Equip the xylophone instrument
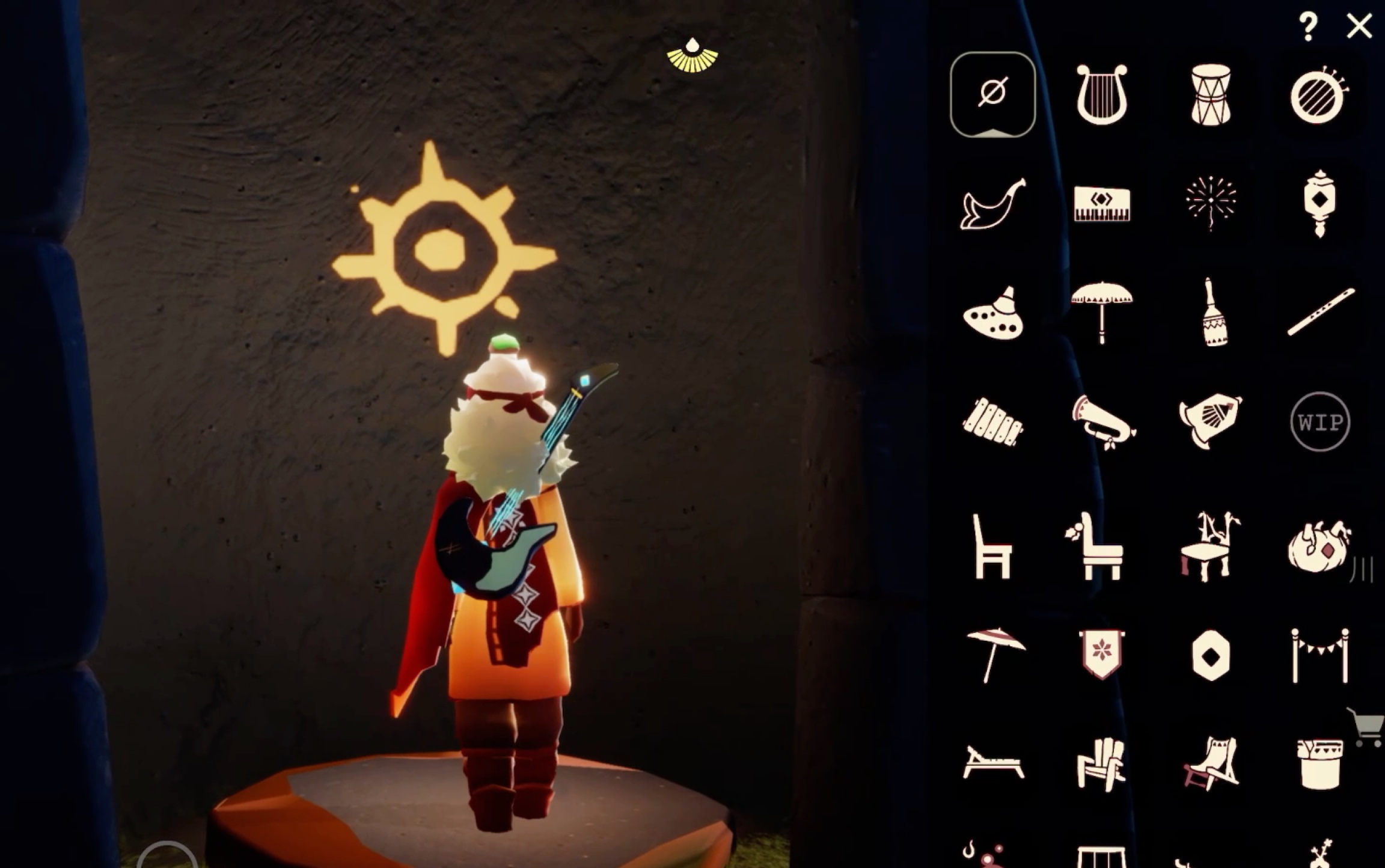1385x868 pixels. click(992, 422)
